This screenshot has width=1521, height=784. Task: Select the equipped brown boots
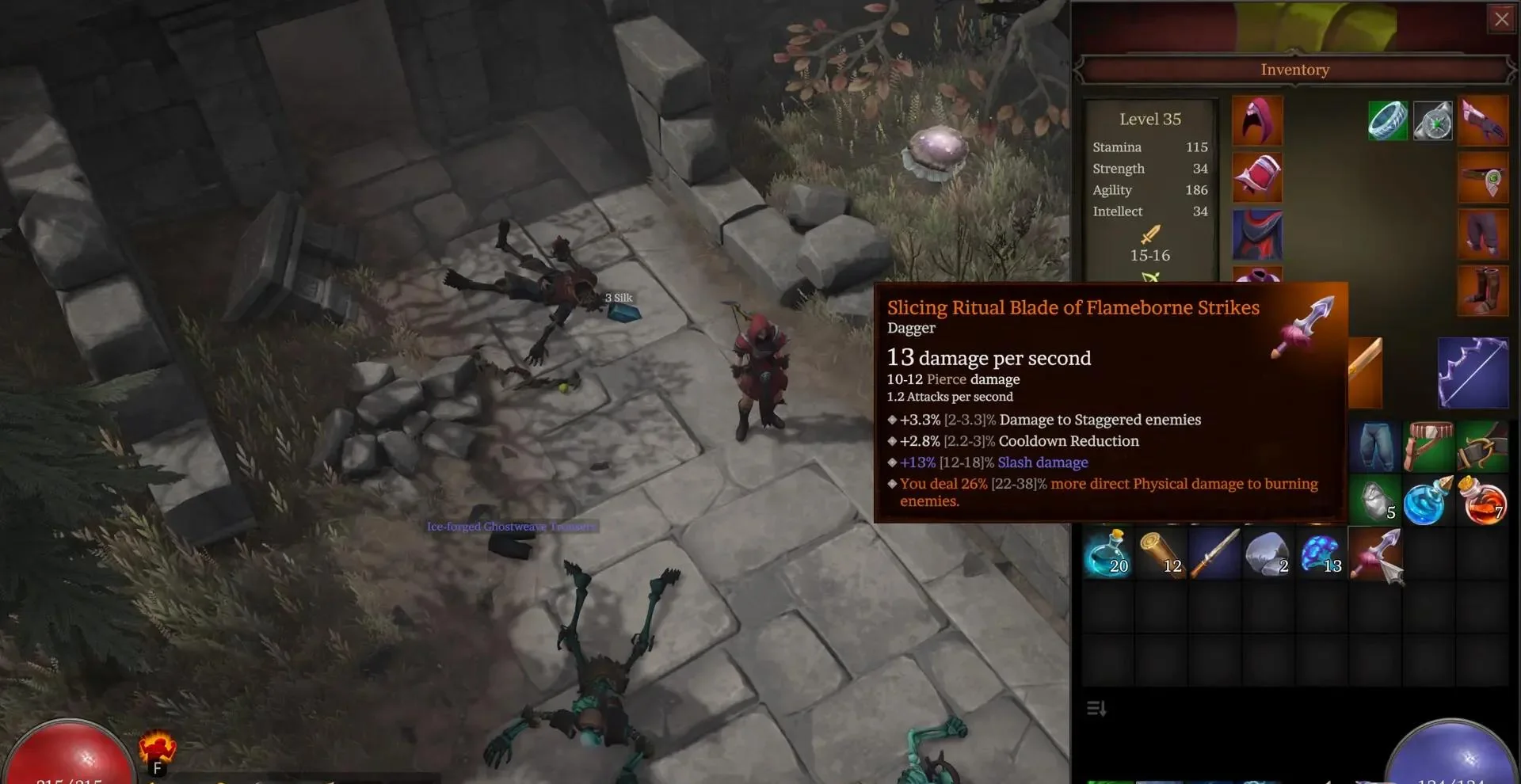point(1483,291)
